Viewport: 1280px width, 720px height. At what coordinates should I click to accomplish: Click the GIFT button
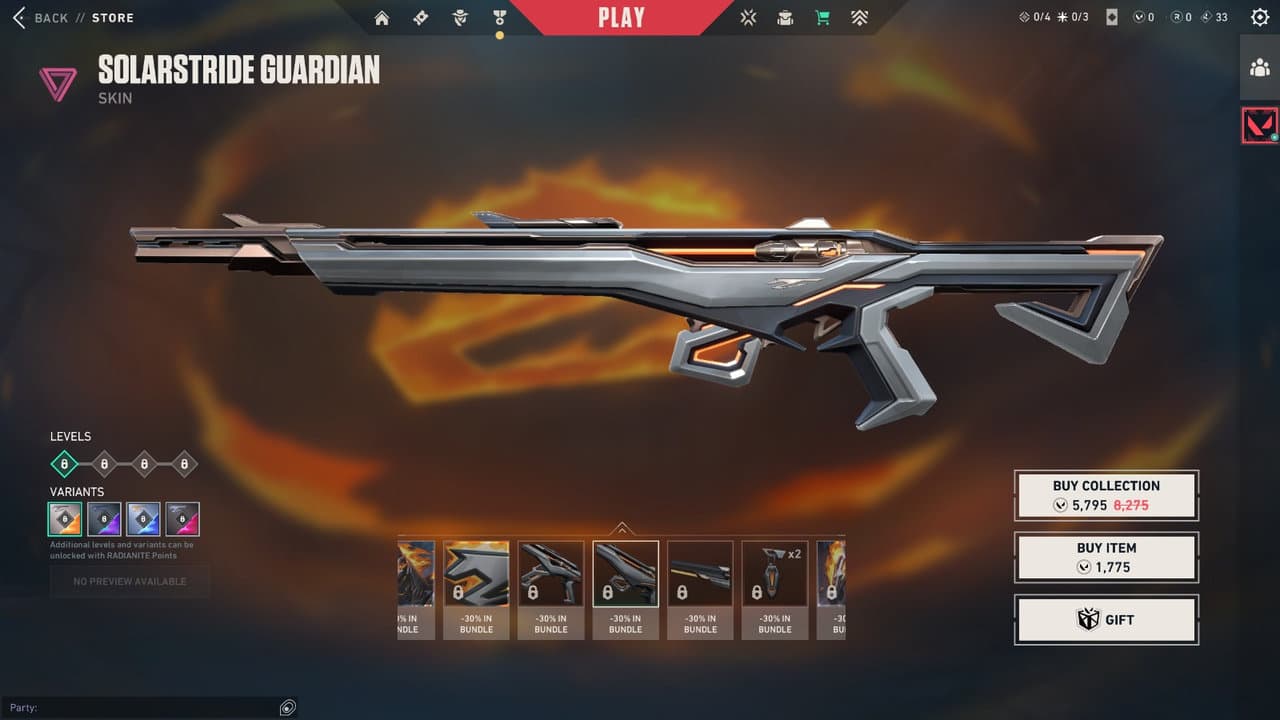tap(1106, 619)
